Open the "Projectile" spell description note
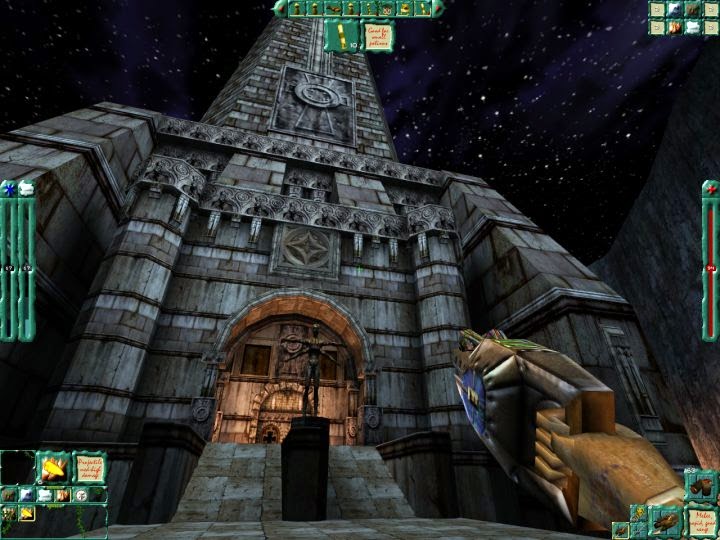 (90, 468)
